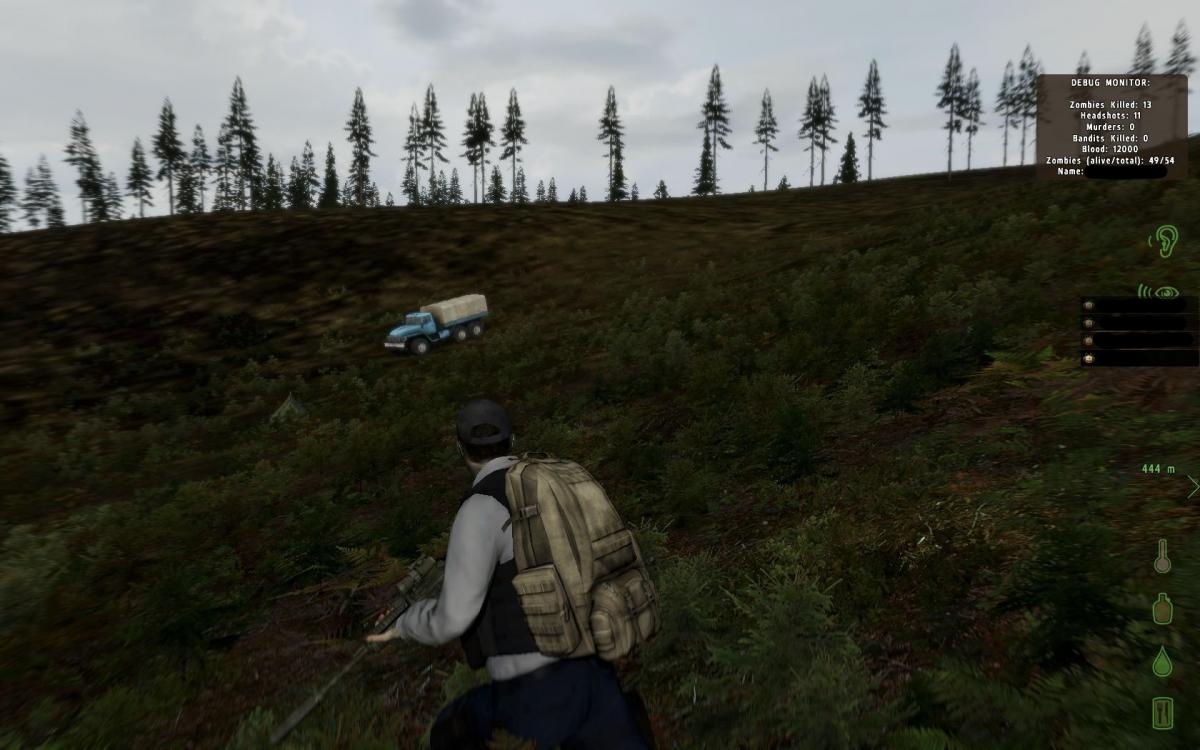Click the fork and knife hunger icon
1200x750 pixels.
(x=1162, y=712)
